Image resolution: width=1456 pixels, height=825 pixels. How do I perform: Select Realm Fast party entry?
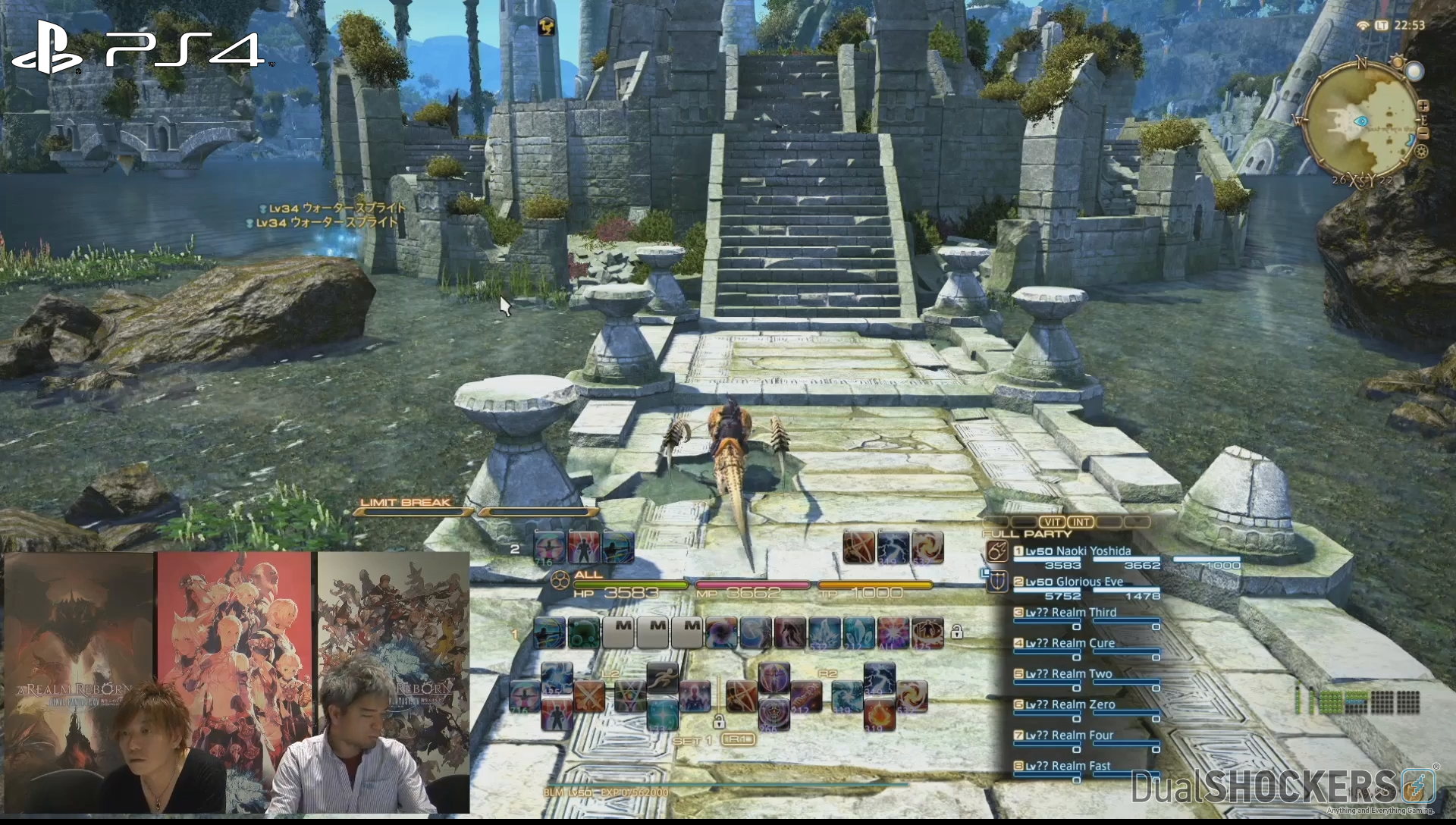(1068, 766)
